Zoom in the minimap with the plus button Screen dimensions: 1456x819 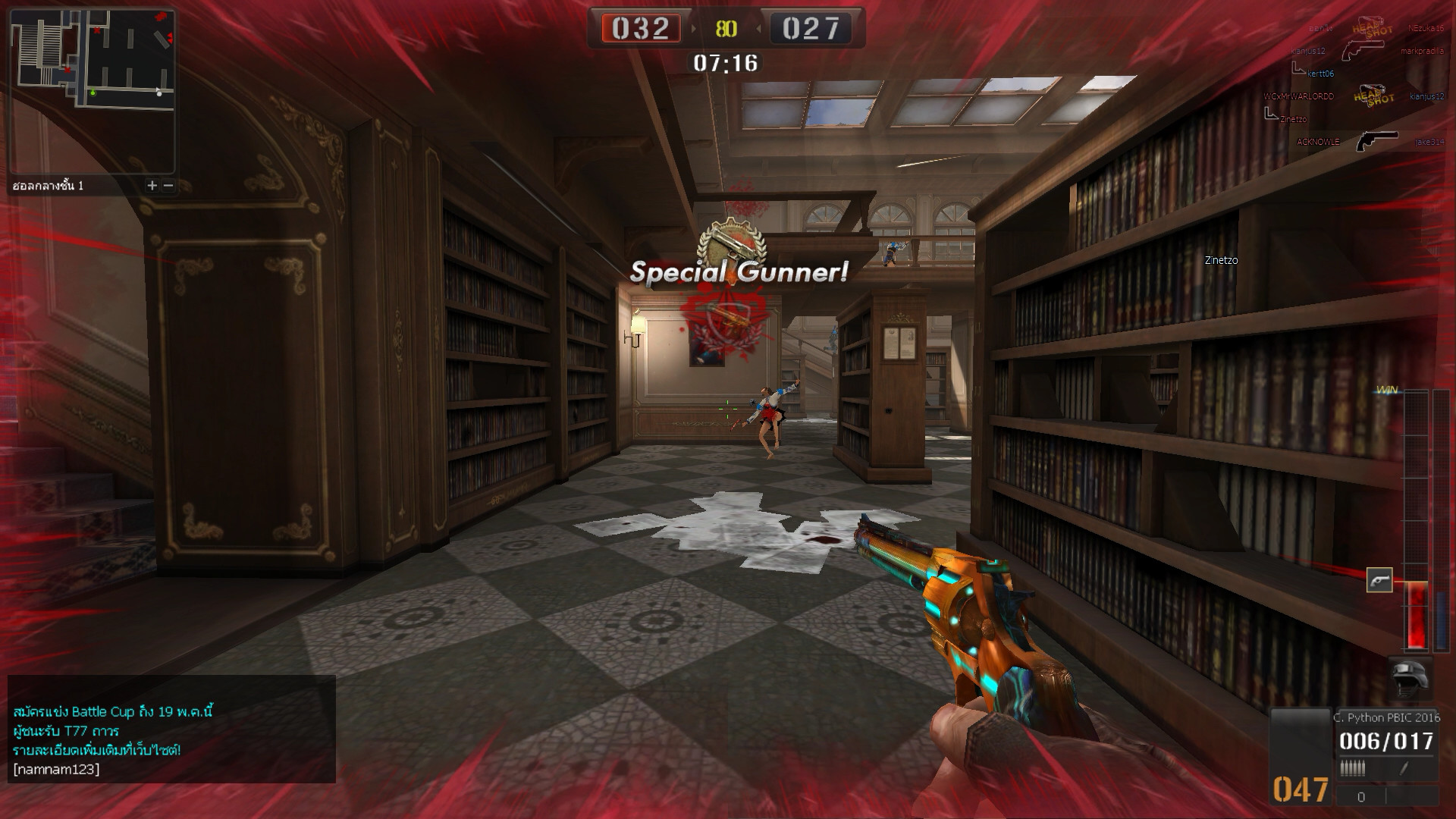point(152,185)
